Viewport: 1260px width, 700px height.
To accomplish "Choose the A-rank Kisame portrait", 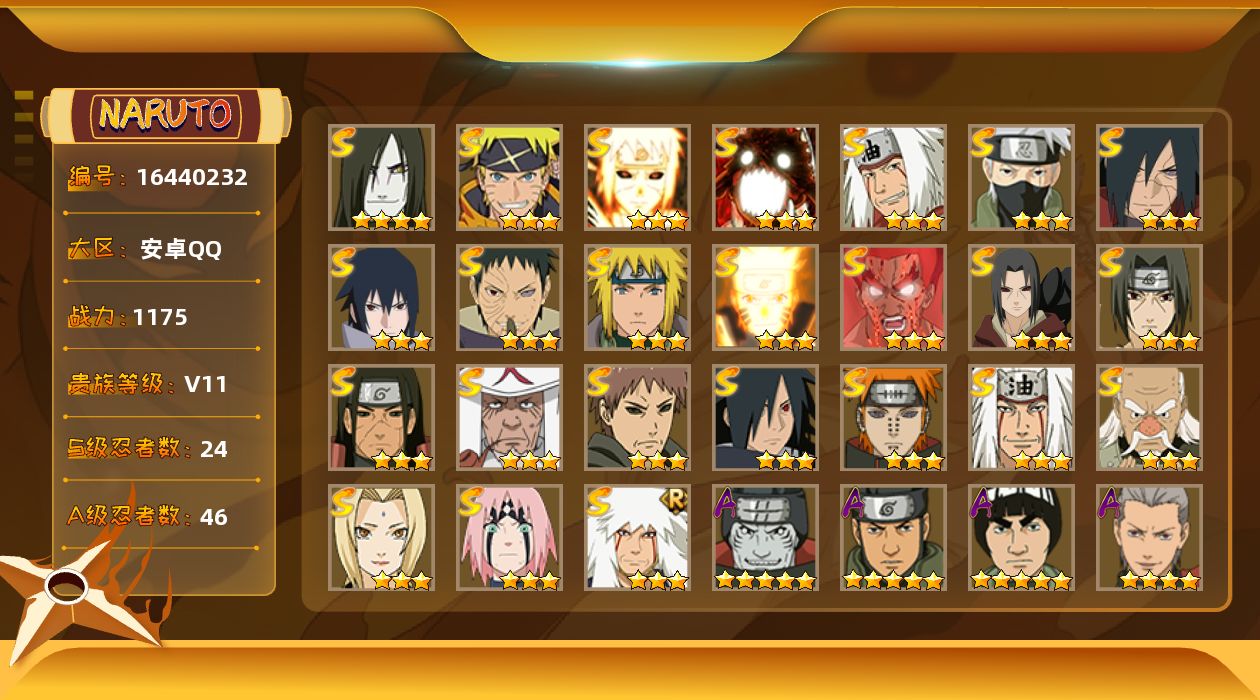I will click(x=765, y=537).
